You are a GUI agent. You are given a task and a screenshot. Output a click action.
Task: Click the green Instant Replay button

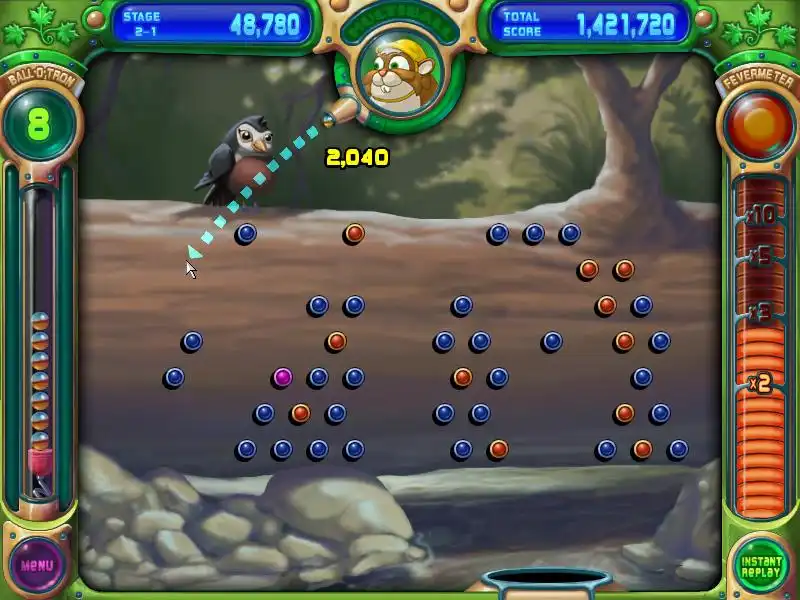click(x=761, y=563)
